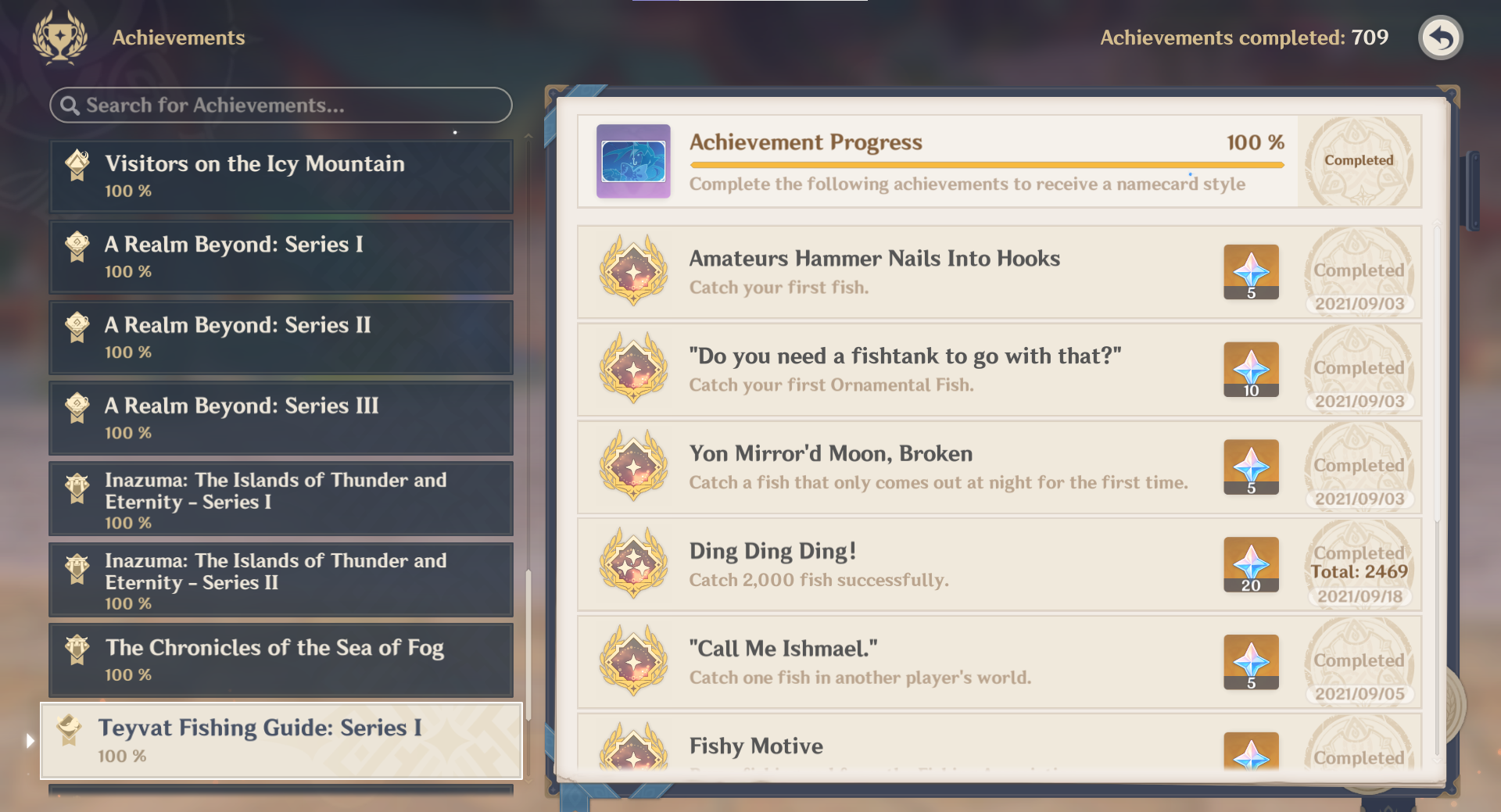Viewport: 1501px width, 812px height.
Task: Click the 5 Primogem reward for Amateurs Hammer Nails
Action: click(1251, 272)
